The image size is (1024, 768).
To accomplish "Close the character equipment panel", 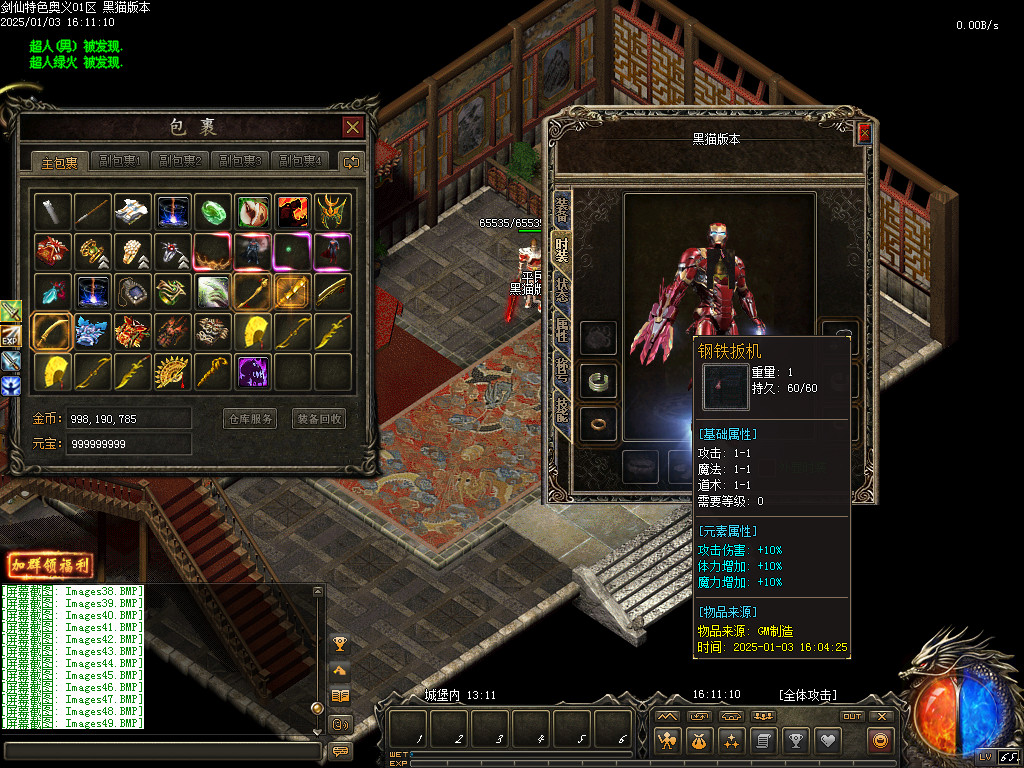I will point(864,133).
